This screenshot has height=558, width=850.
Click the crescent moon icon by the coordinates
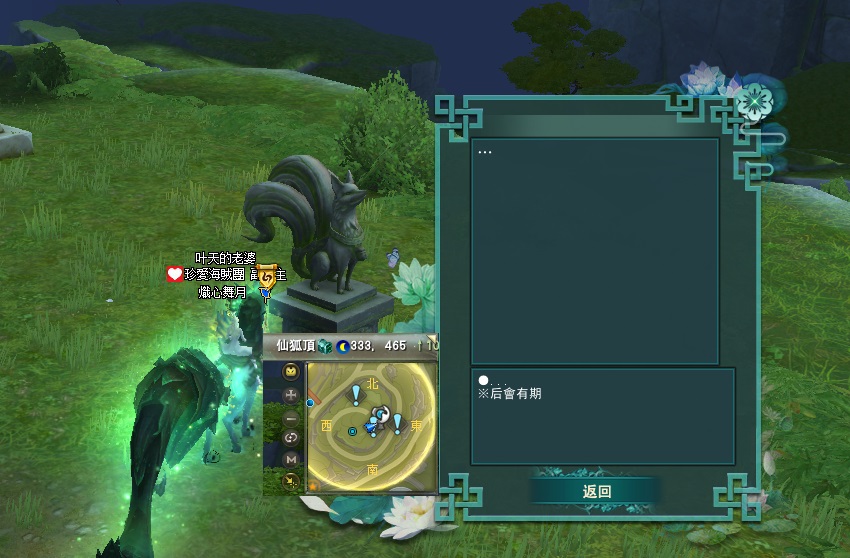point(343,346)
